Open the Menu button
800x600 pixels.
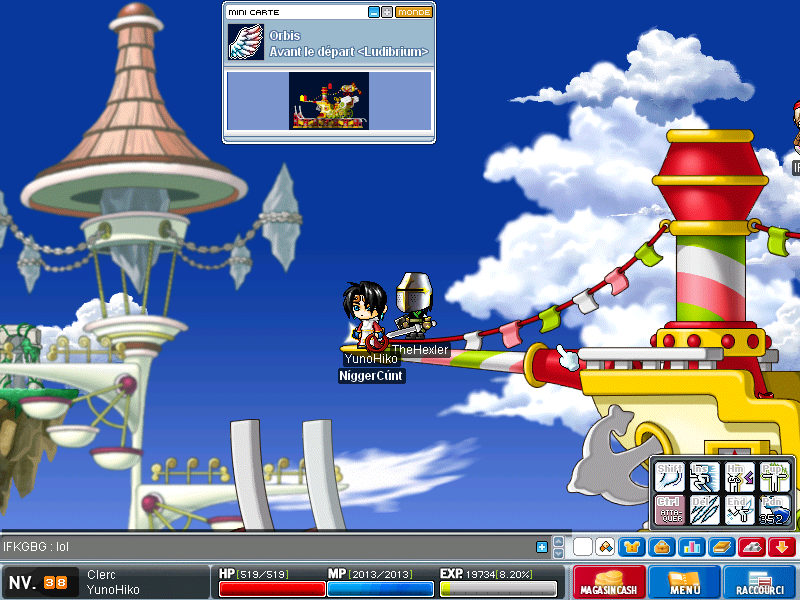pyautogui.click(x=684, y=582)
